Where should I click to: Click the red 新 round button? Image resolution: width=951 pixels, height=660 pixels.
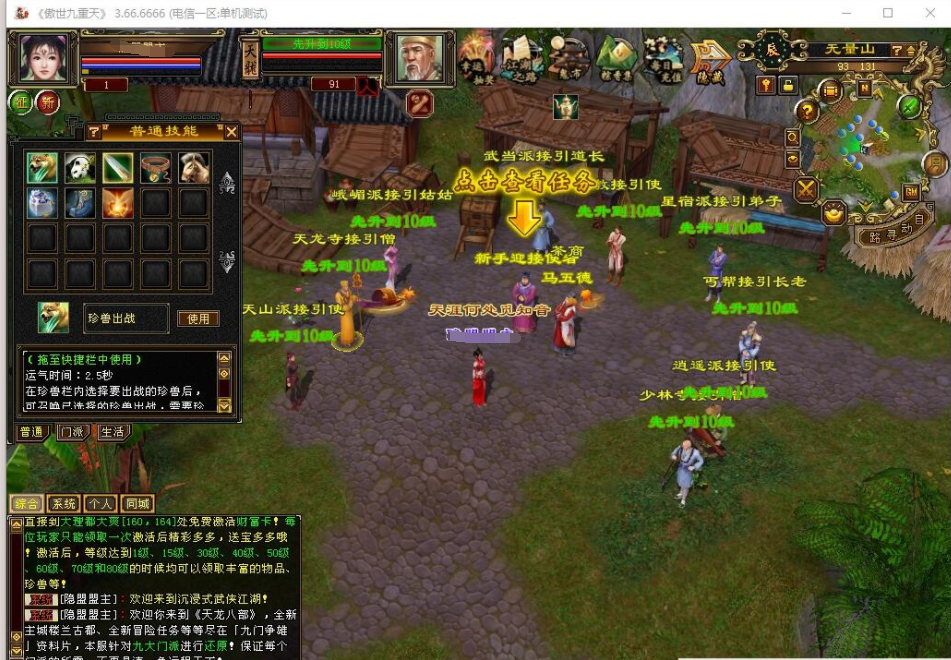click(47, 102)
